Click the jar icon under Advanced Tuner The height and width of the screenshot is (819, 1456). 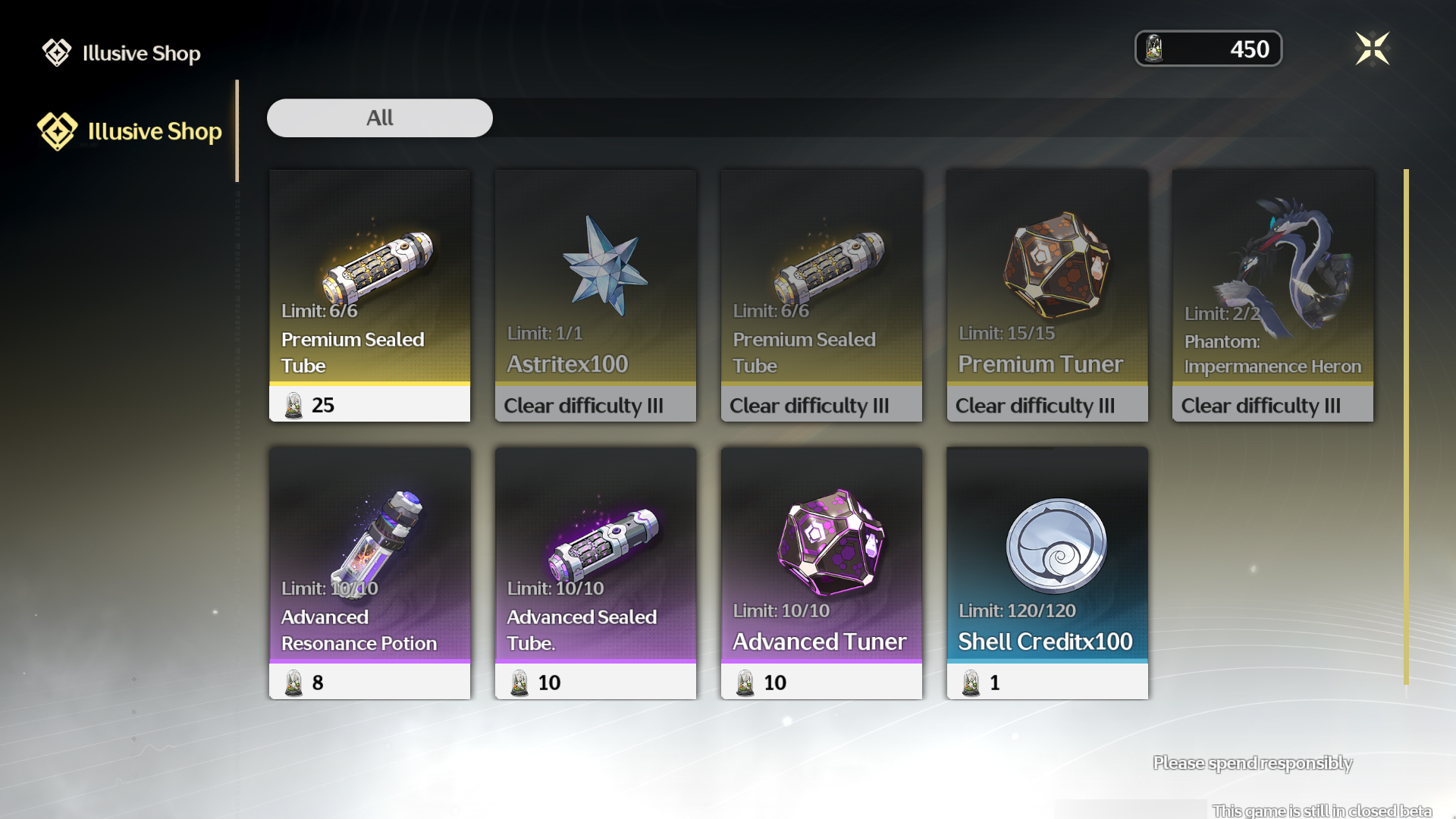point(744,682)
